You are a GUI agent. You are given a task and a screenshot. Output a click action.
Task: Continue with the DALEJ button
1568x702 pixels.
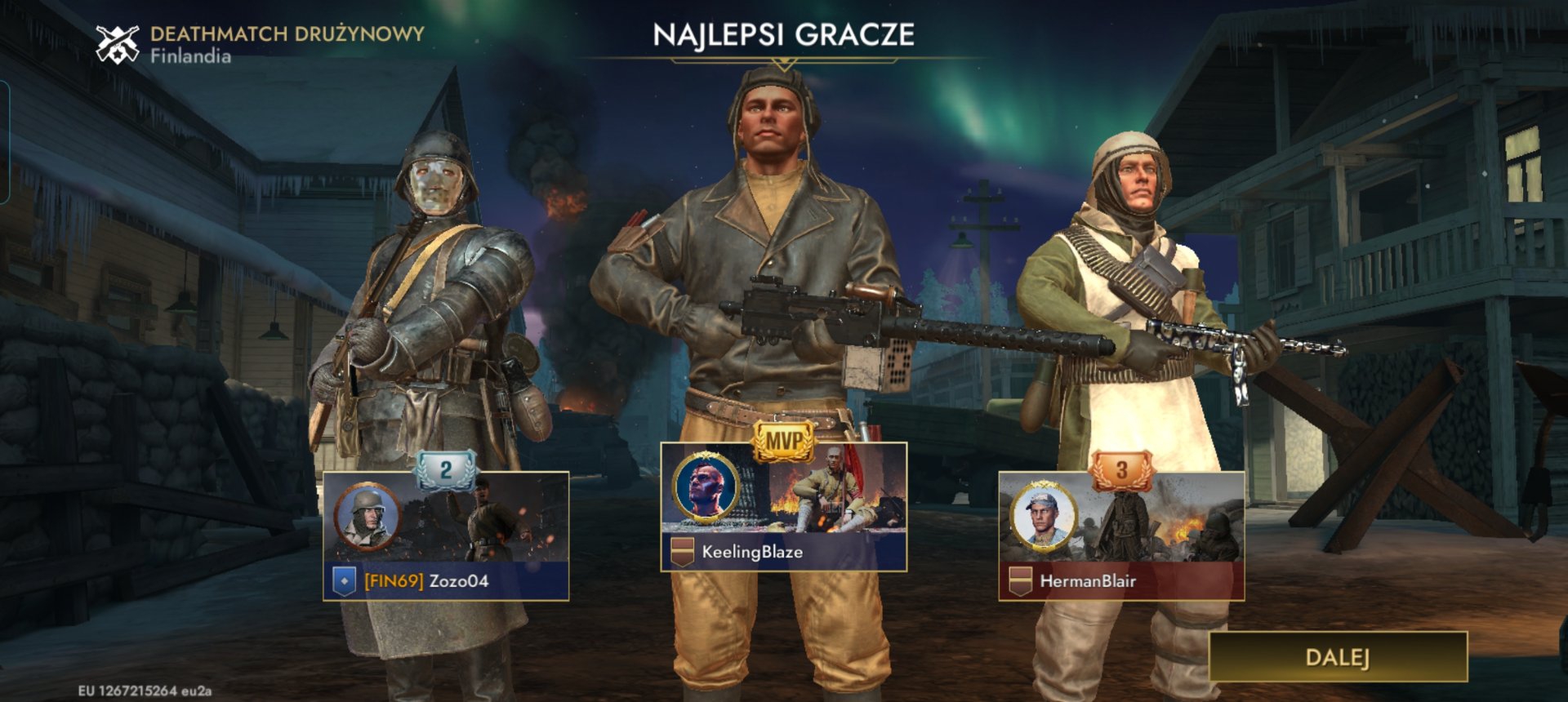click(x=1338, y=657)
